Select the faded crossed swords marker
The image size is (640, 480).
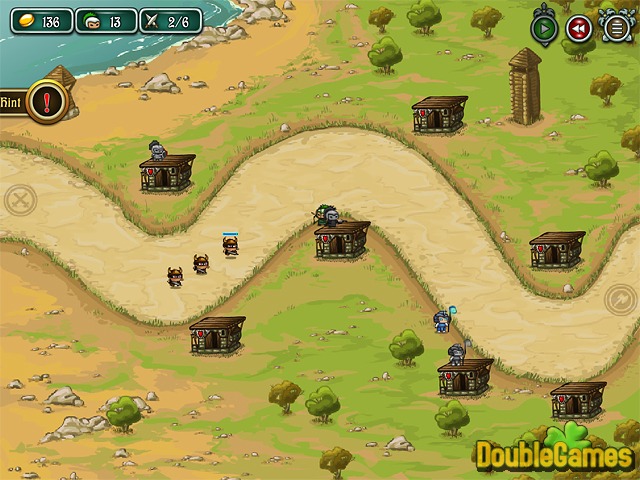(x=19, y=200)
